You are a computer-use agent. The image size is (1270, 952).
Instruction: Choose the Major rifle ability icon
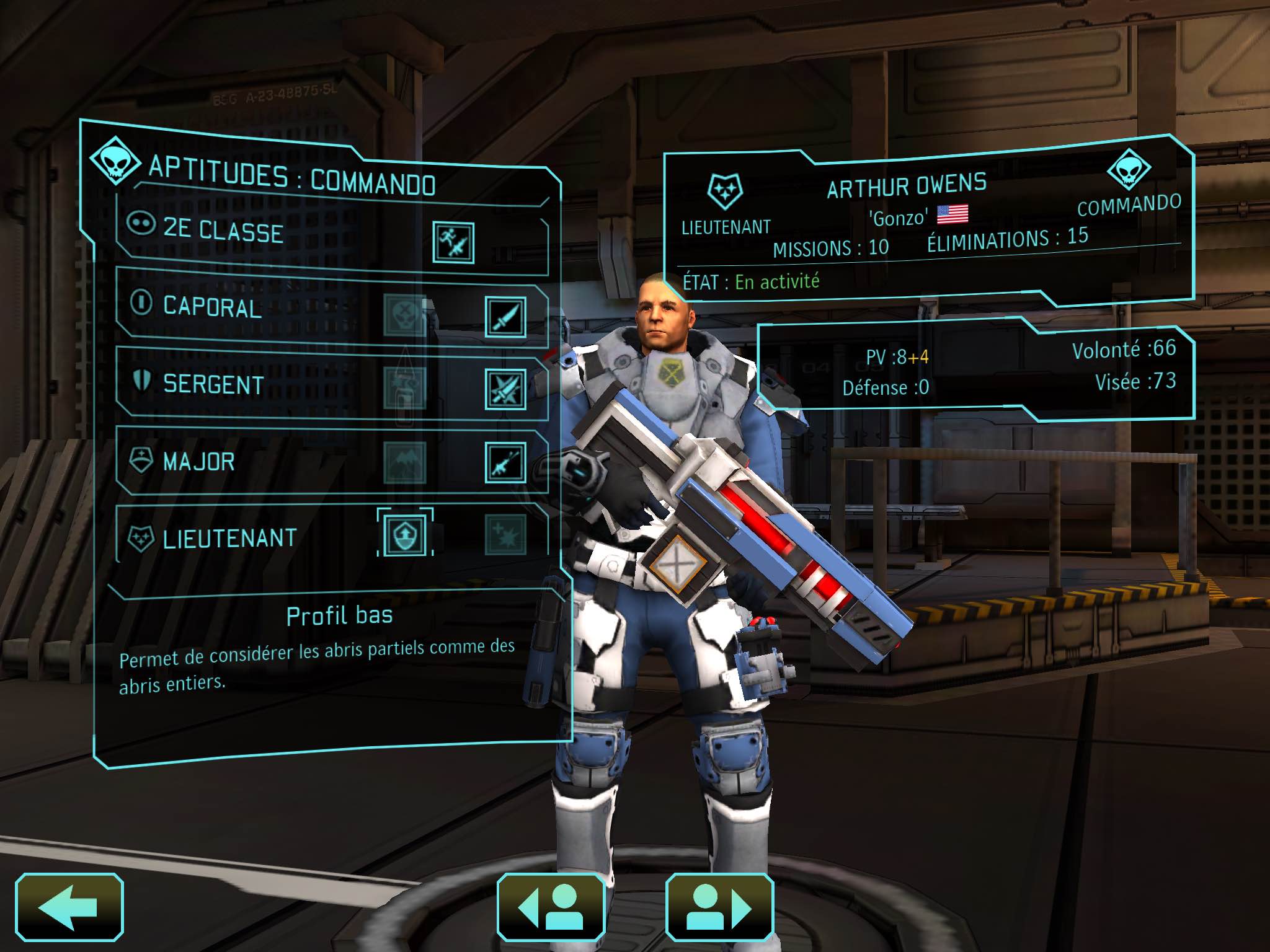click(x=505, y=462)
